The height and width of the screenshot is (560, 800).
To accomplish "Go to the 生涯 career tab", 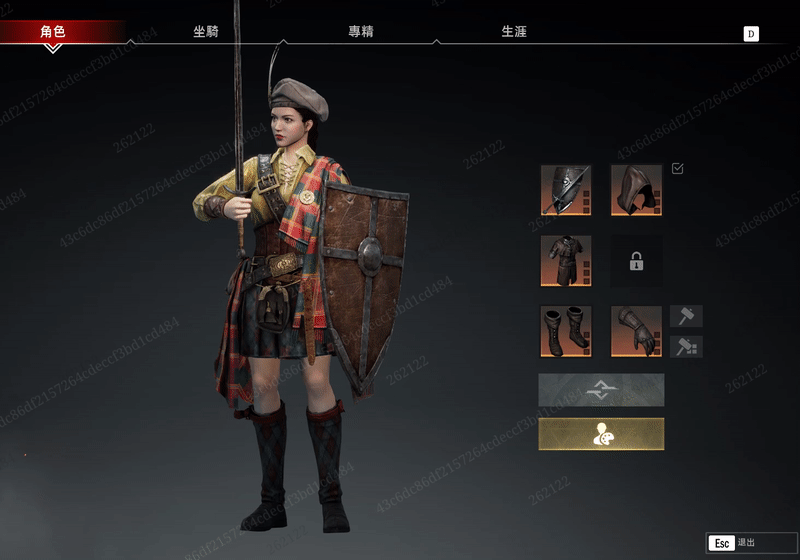I will tap(513, 32).
